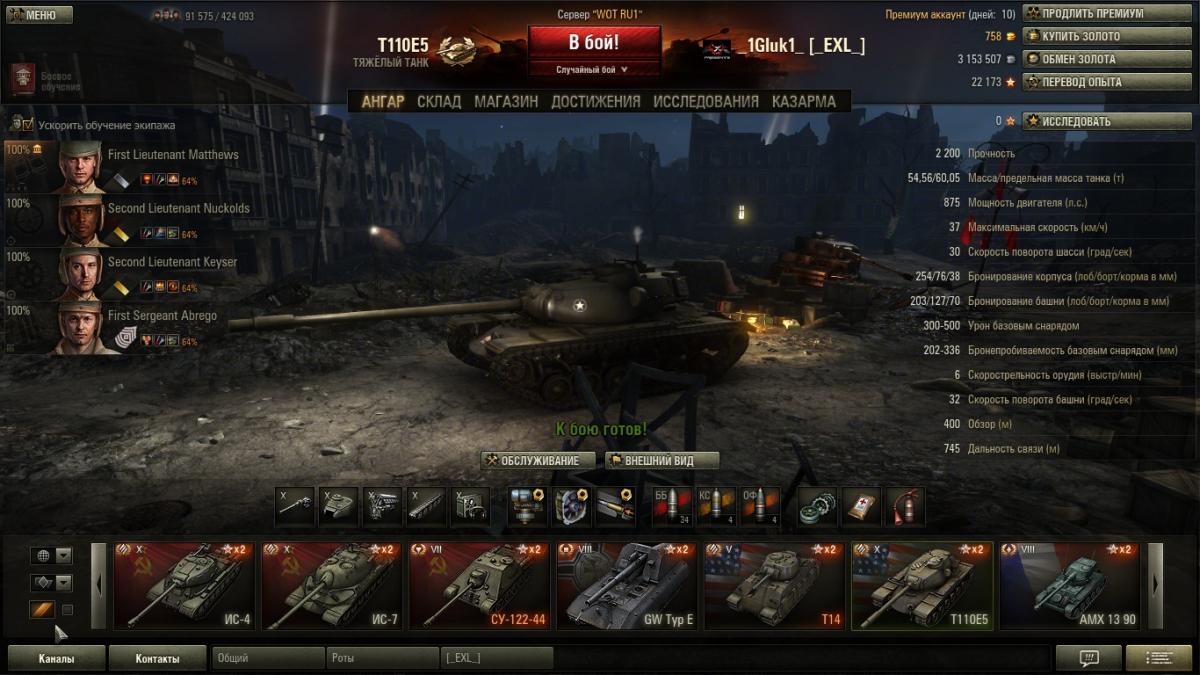Show the ДОСТИЖЕНИЯ tab
Screen dimensions: 1200x675
tap(595, 101)
